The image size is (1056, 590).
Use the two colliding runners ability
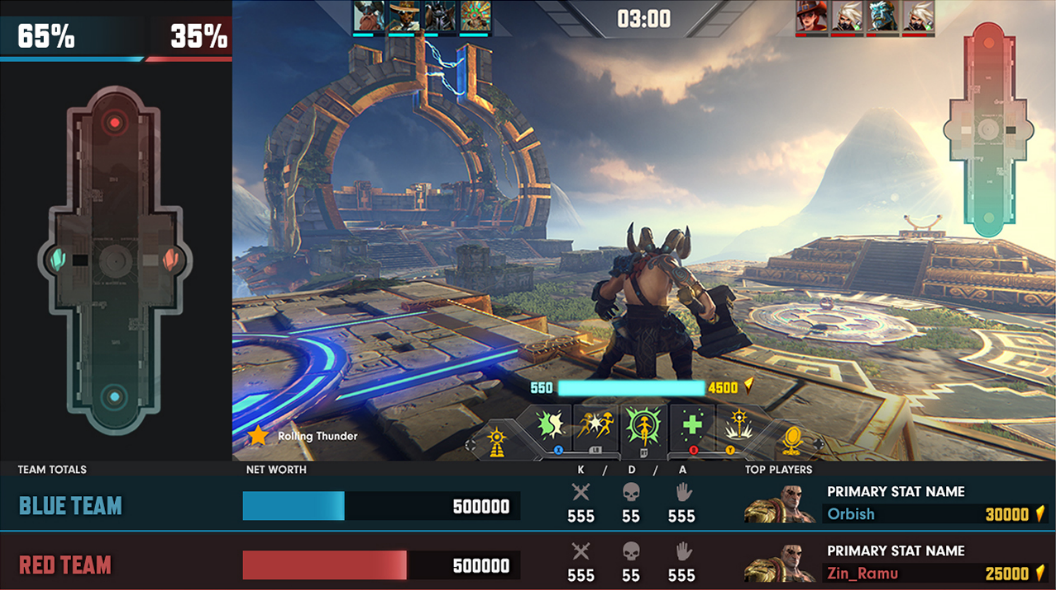594,426
